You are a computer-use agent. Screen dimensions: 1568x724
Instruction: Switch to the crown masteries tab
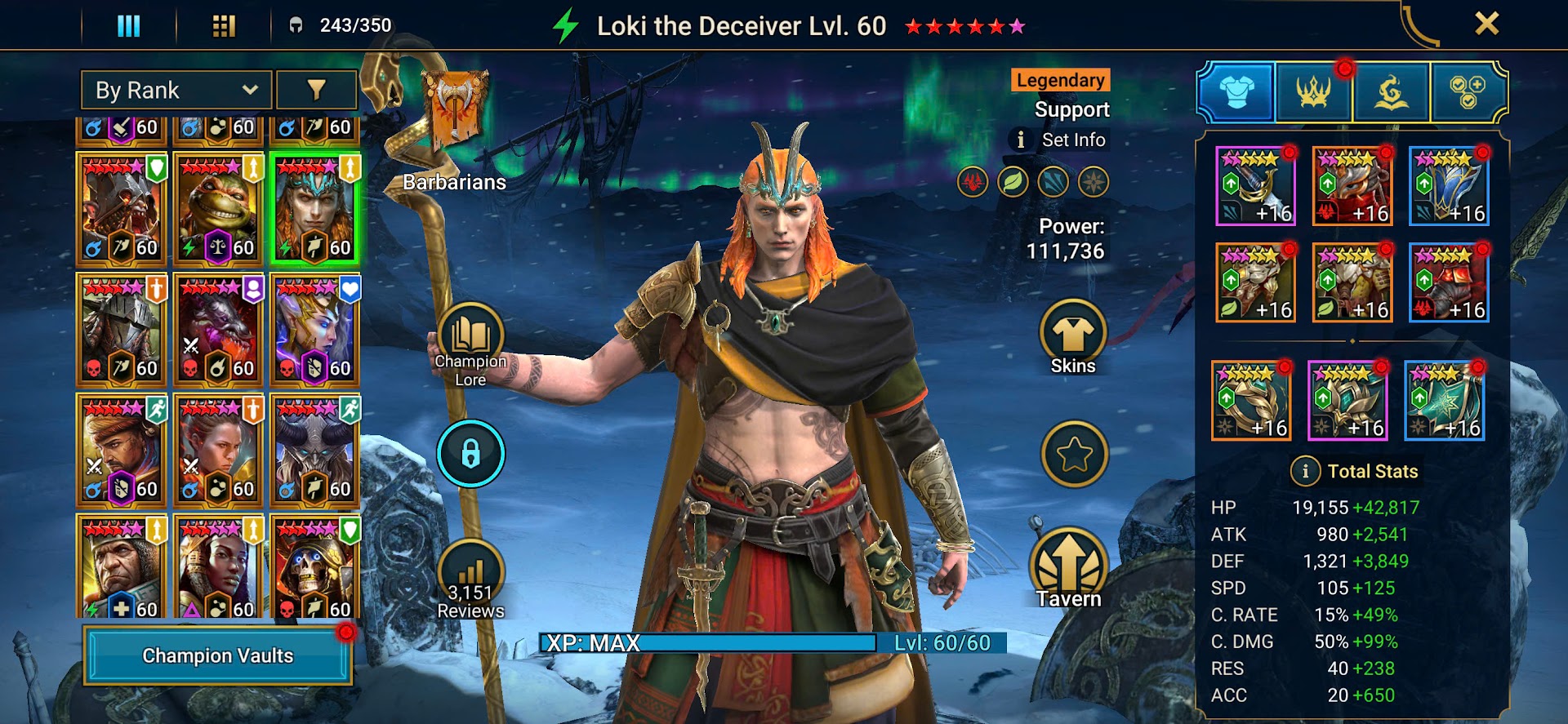tap(1313, 91)
